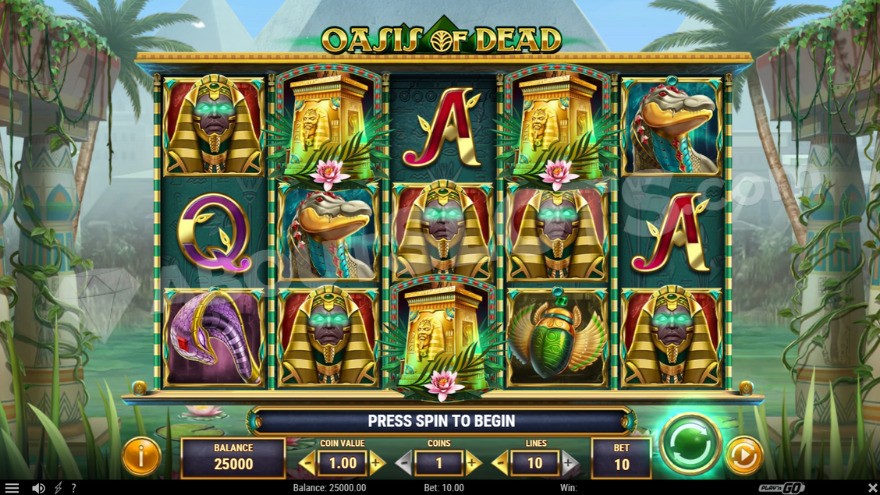The image size is (880, 495).
Task: Open the paytable info button
Action: (141, 457)
